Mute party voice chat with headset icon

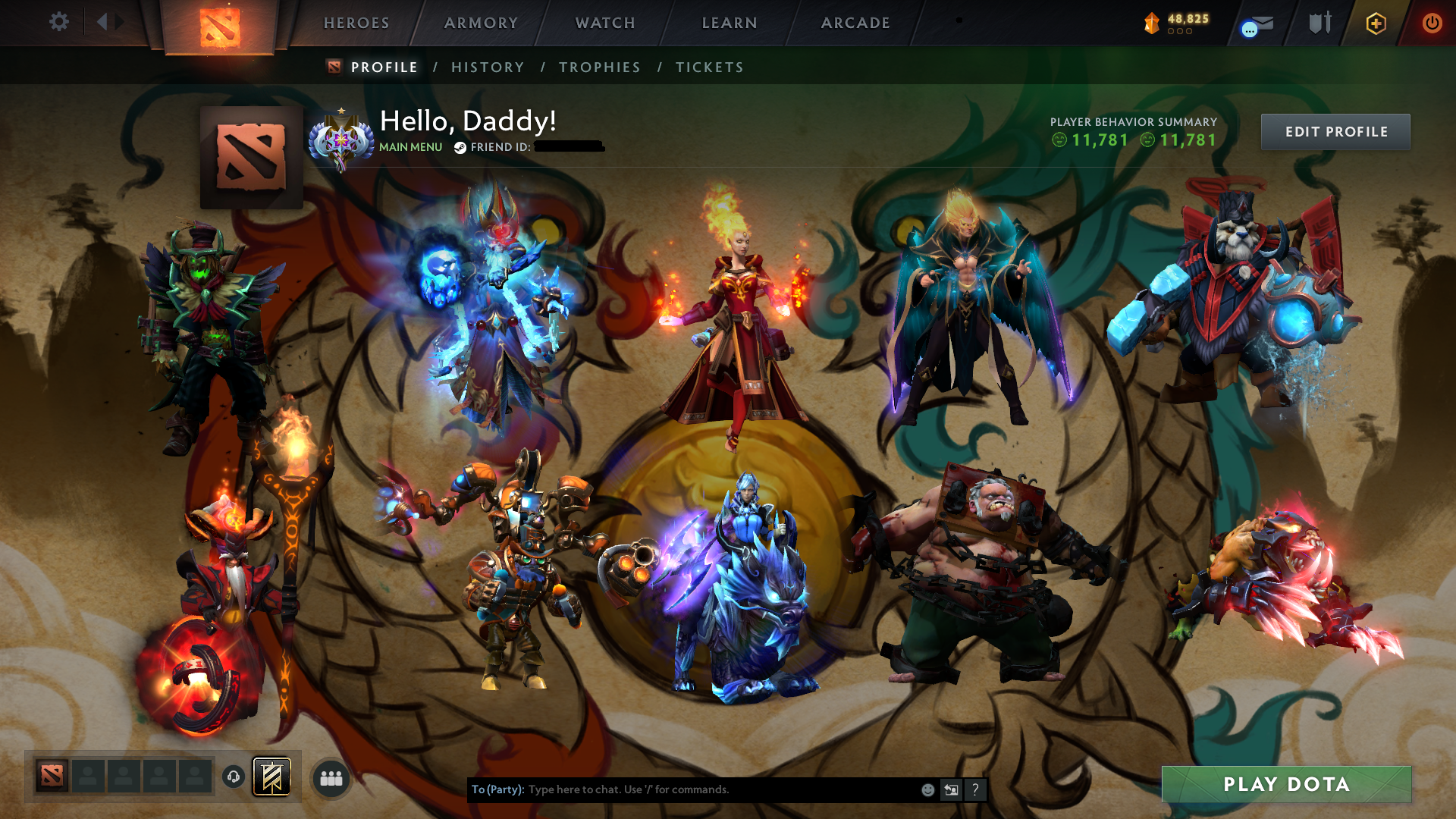click(234, 777)
